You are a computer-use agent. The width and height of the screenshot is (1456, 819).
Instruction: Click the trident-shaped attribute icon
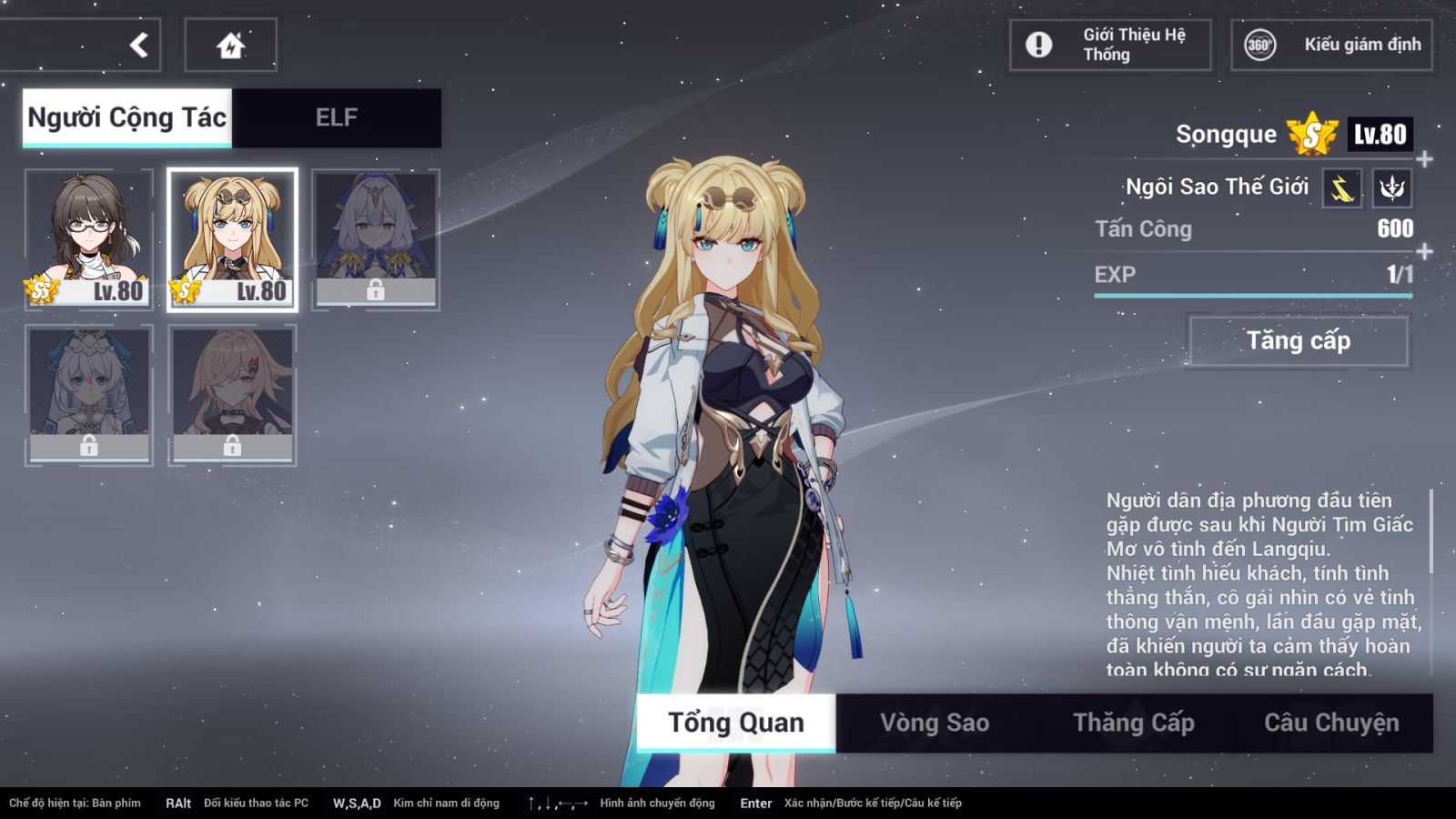click(1391, 188)
